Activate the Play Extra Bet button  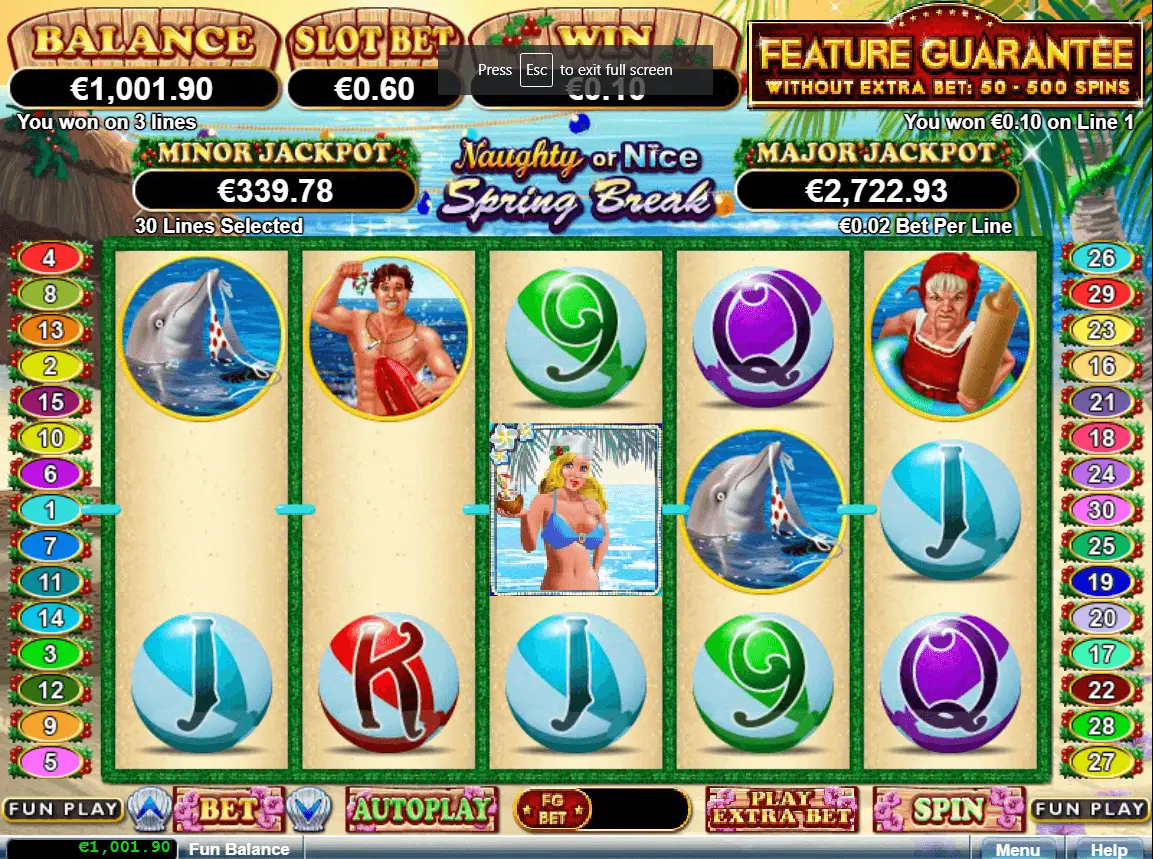click(x=781, y=809)
